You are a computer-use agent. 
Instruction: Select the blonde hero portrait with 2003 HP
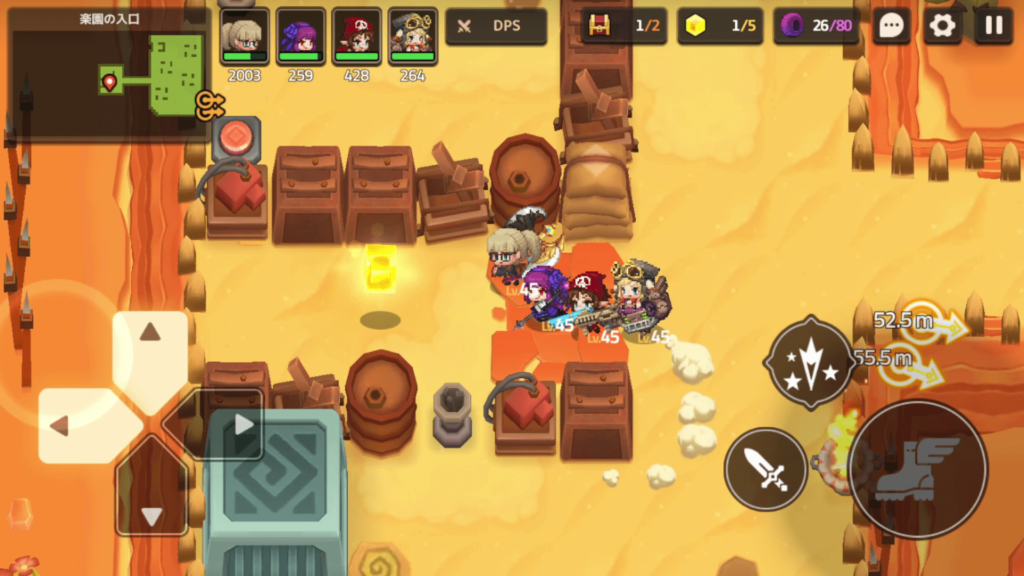click(x=244, y=36)
